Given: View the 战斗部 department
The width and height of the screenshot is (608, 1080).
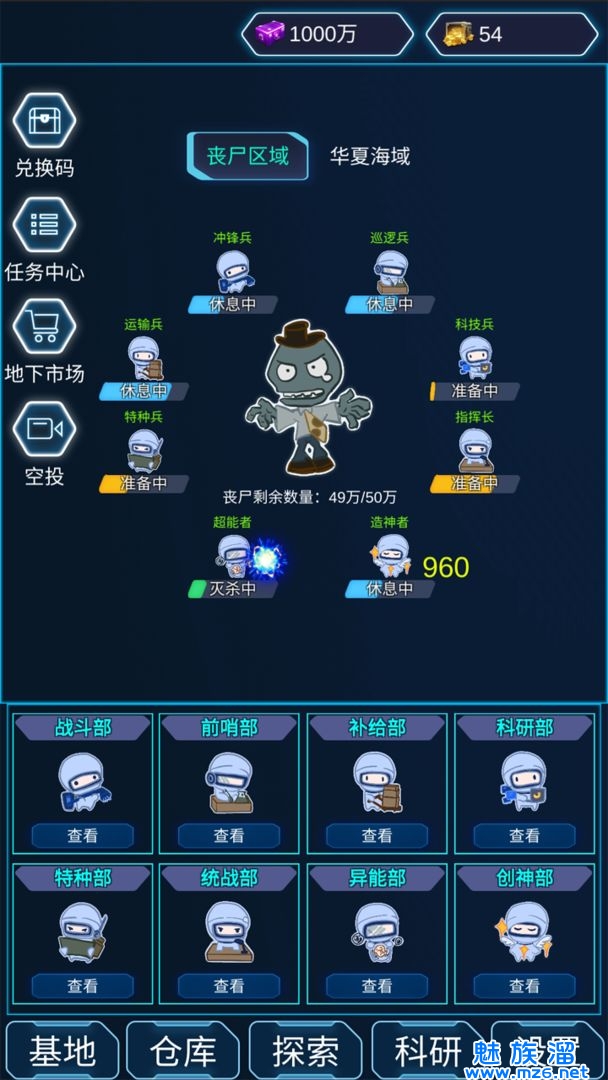Looking at the screenshot, I should coord(82,835).
